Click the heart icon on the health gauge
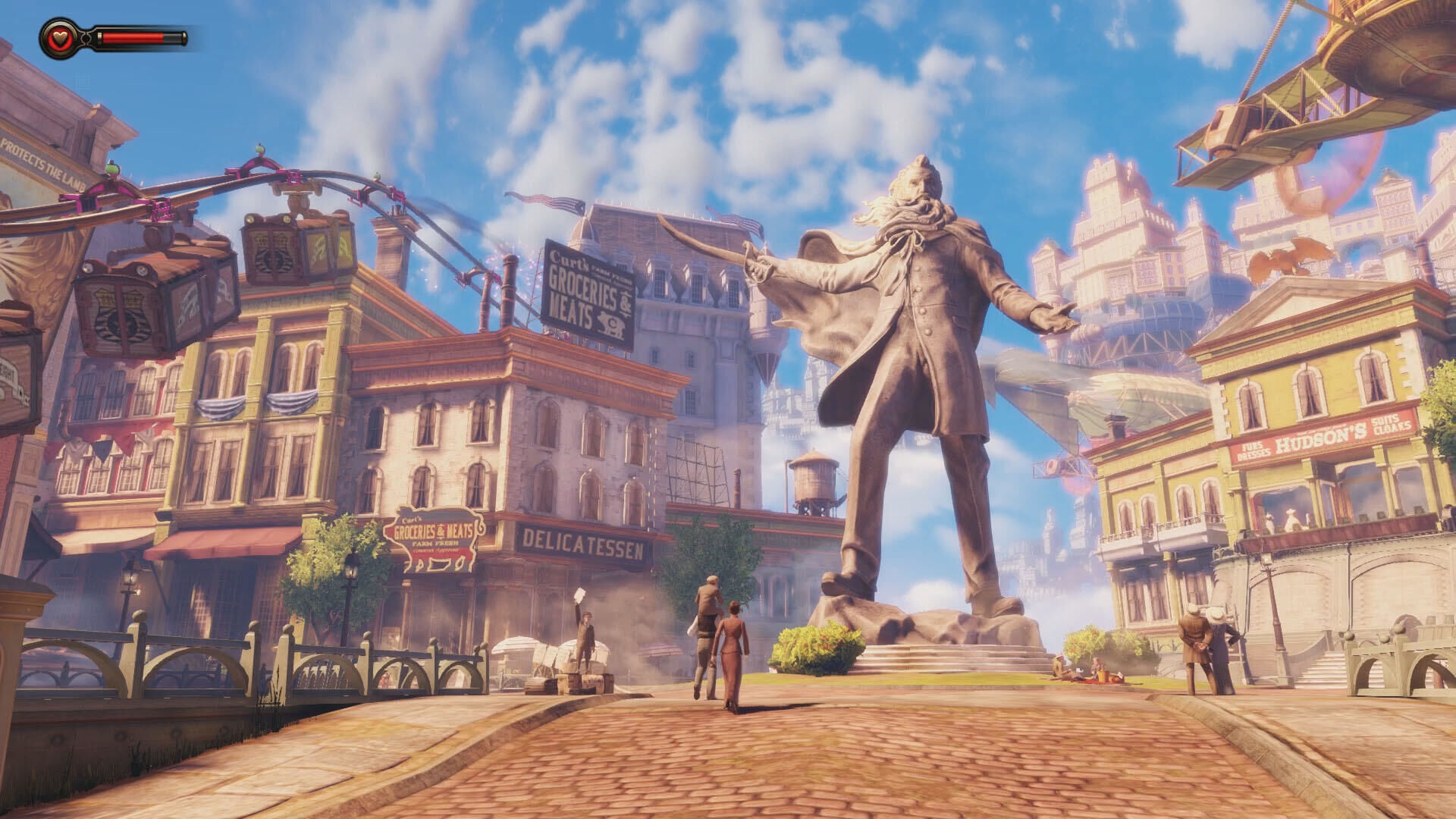The width and height of the screenshot is (1456, 819). tap(58, 36)
